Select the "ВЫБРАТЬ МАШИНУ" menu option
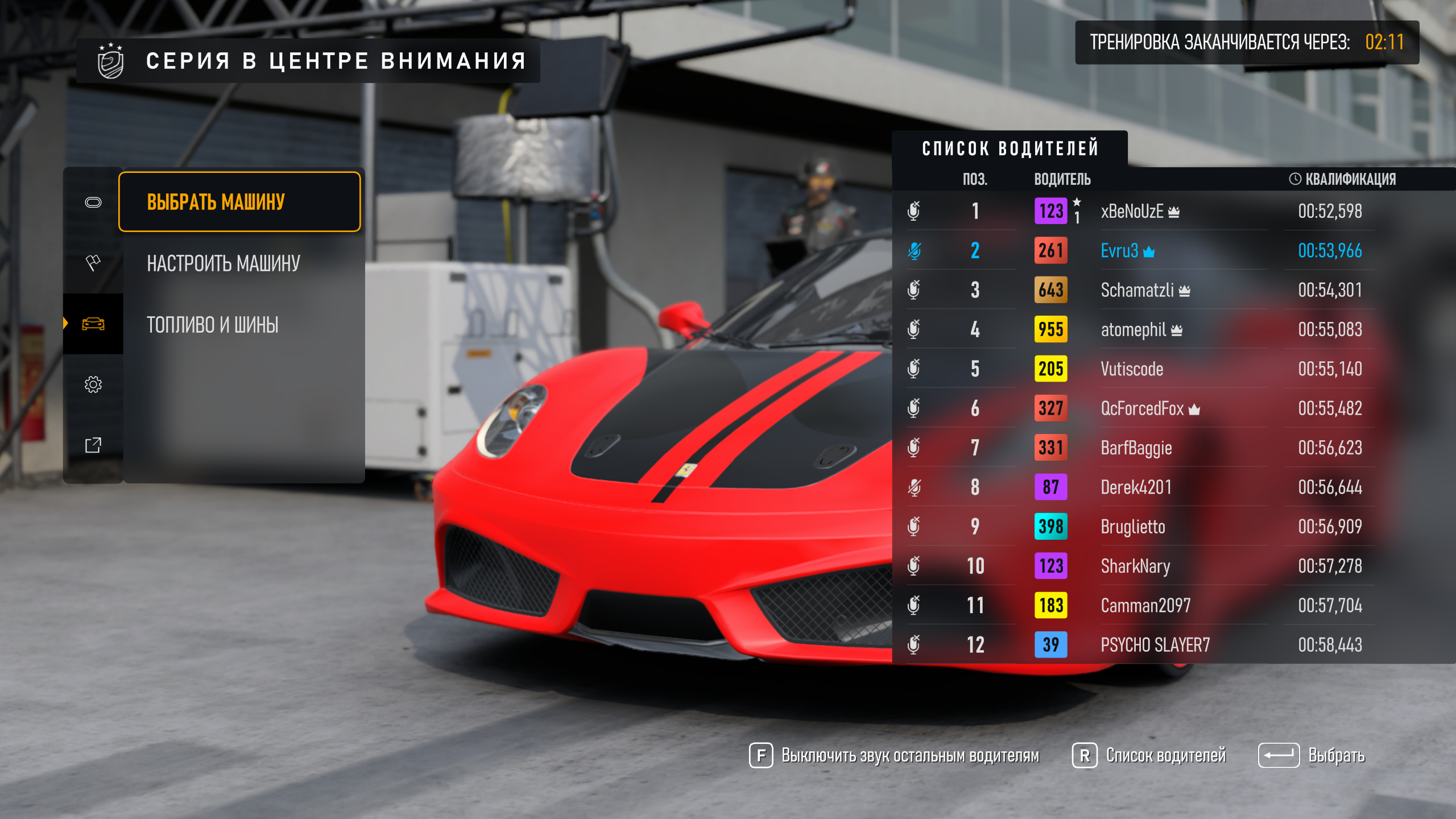 tap(239, 202)
